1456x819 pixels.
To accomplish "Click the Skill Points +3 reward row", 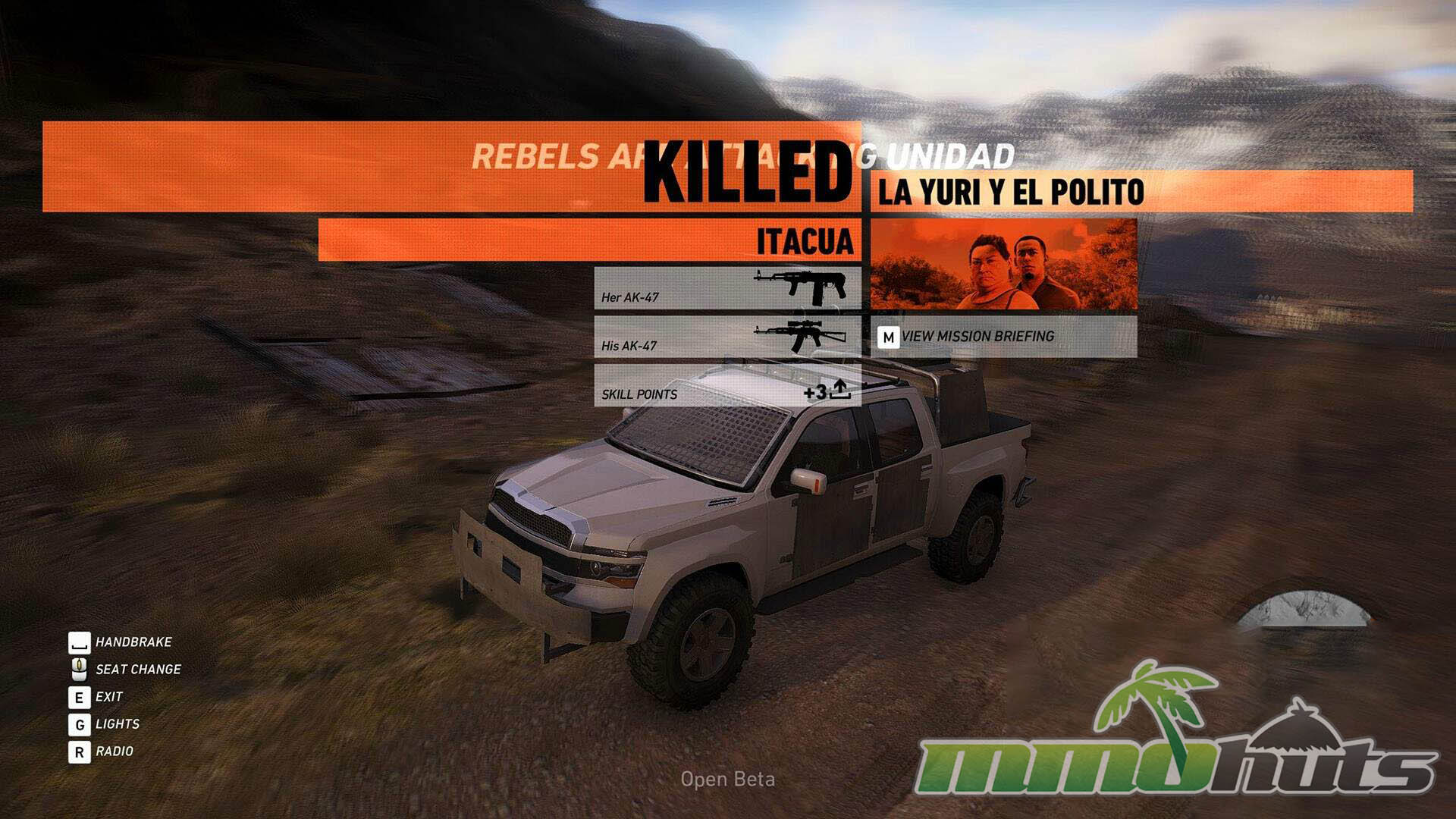I will pyautogui.click(x=726, y=386).
